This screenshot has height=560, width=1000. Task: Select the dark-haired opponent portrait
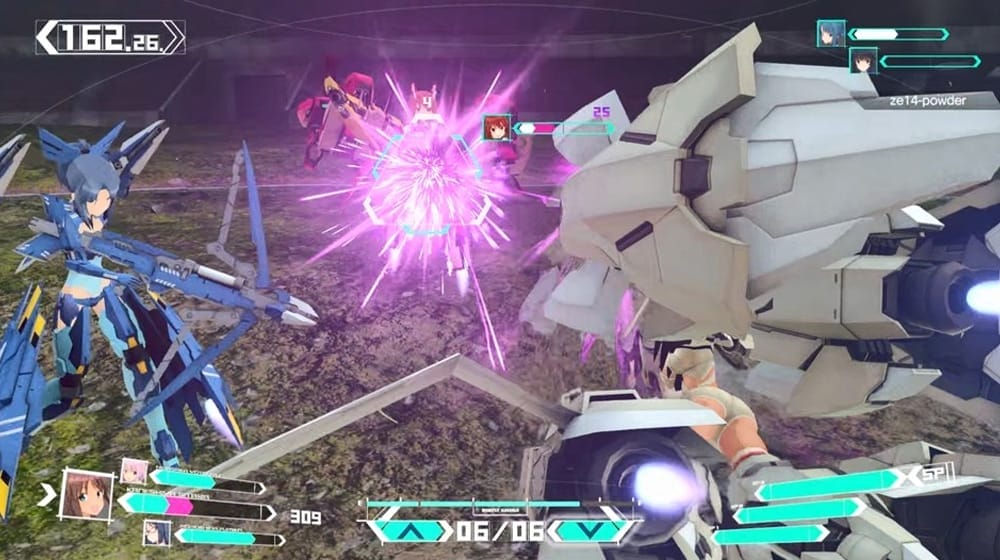[x=863, y=61]
